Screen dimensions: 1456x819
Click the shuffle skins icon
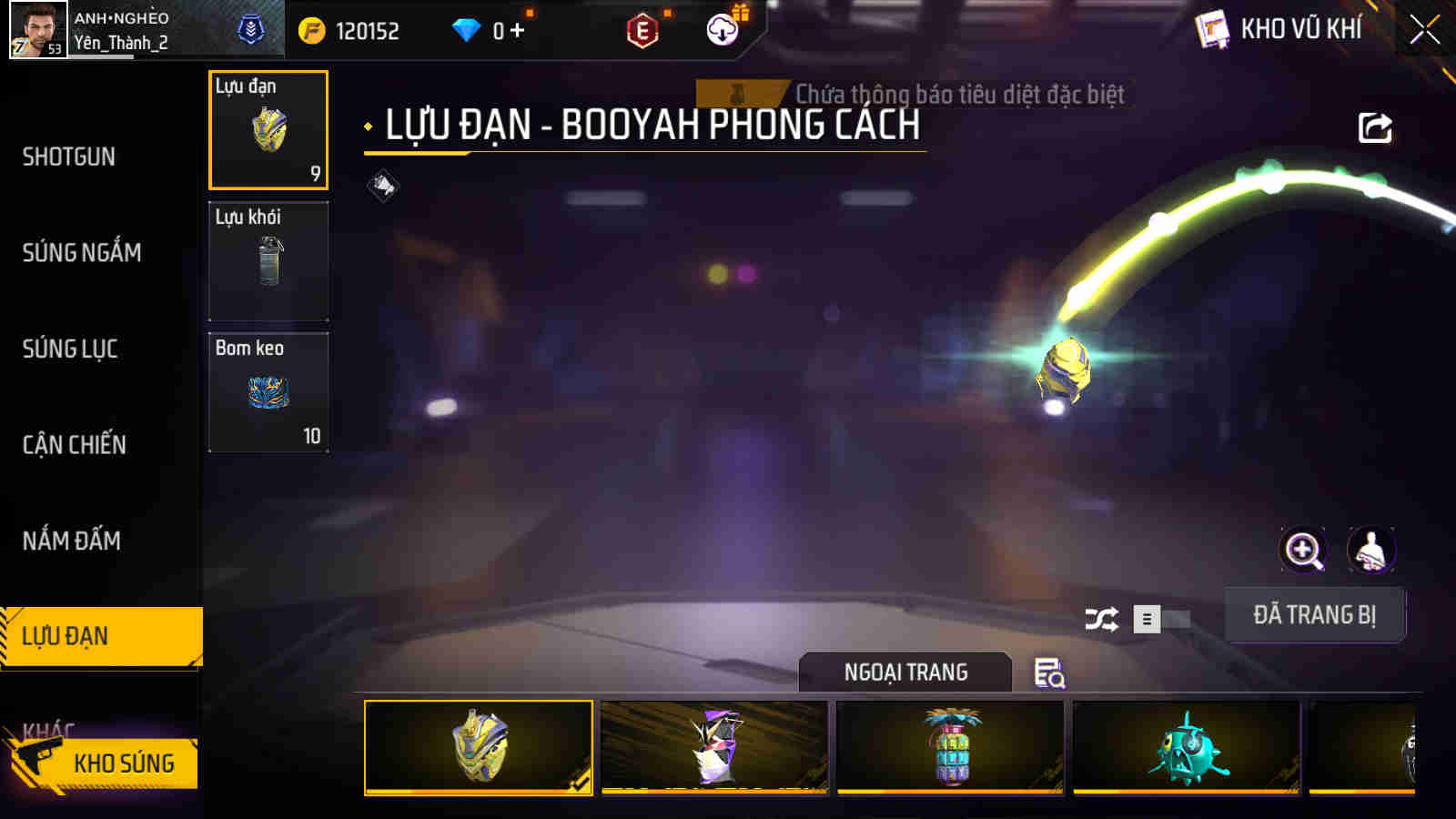pyautogui.click(x=1101, y=616)
